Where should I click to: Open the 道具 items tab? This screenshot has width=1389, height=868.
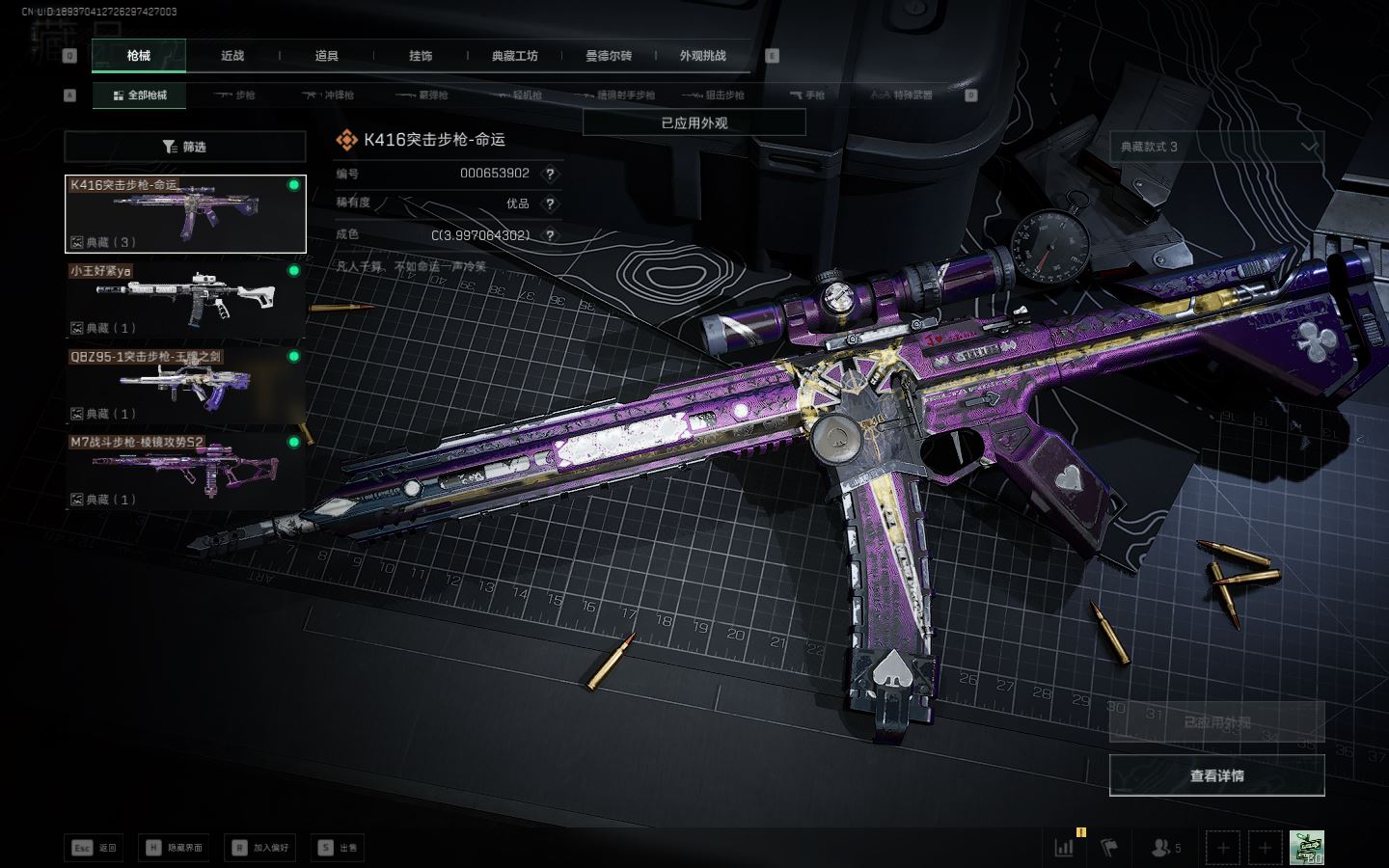[327, 56]
